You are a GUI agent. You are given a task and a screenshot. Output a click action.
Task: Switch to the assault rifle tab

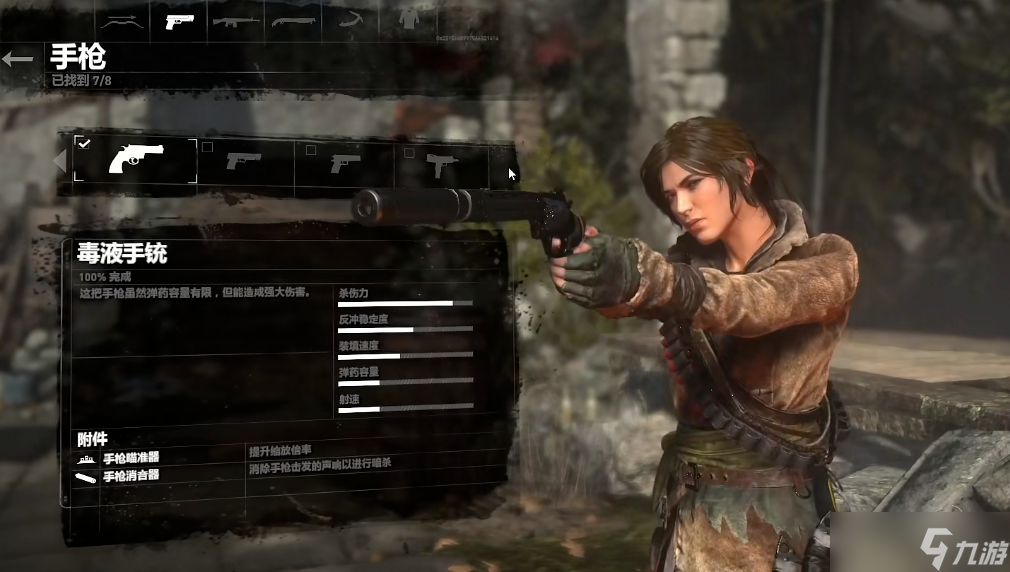[x=236, y=20]
